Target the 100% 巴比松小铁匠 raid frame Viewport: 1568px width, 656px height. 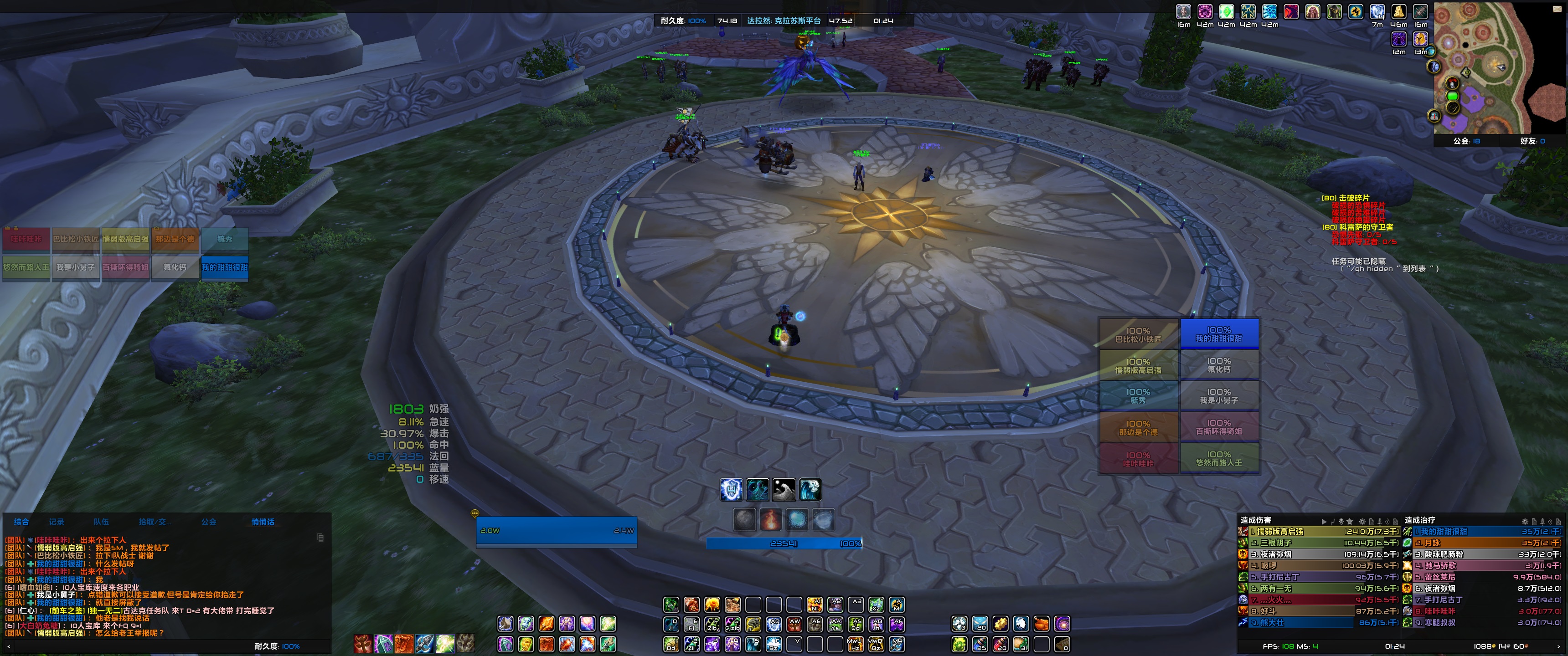pyautogui.click(x=1138, y=335)
